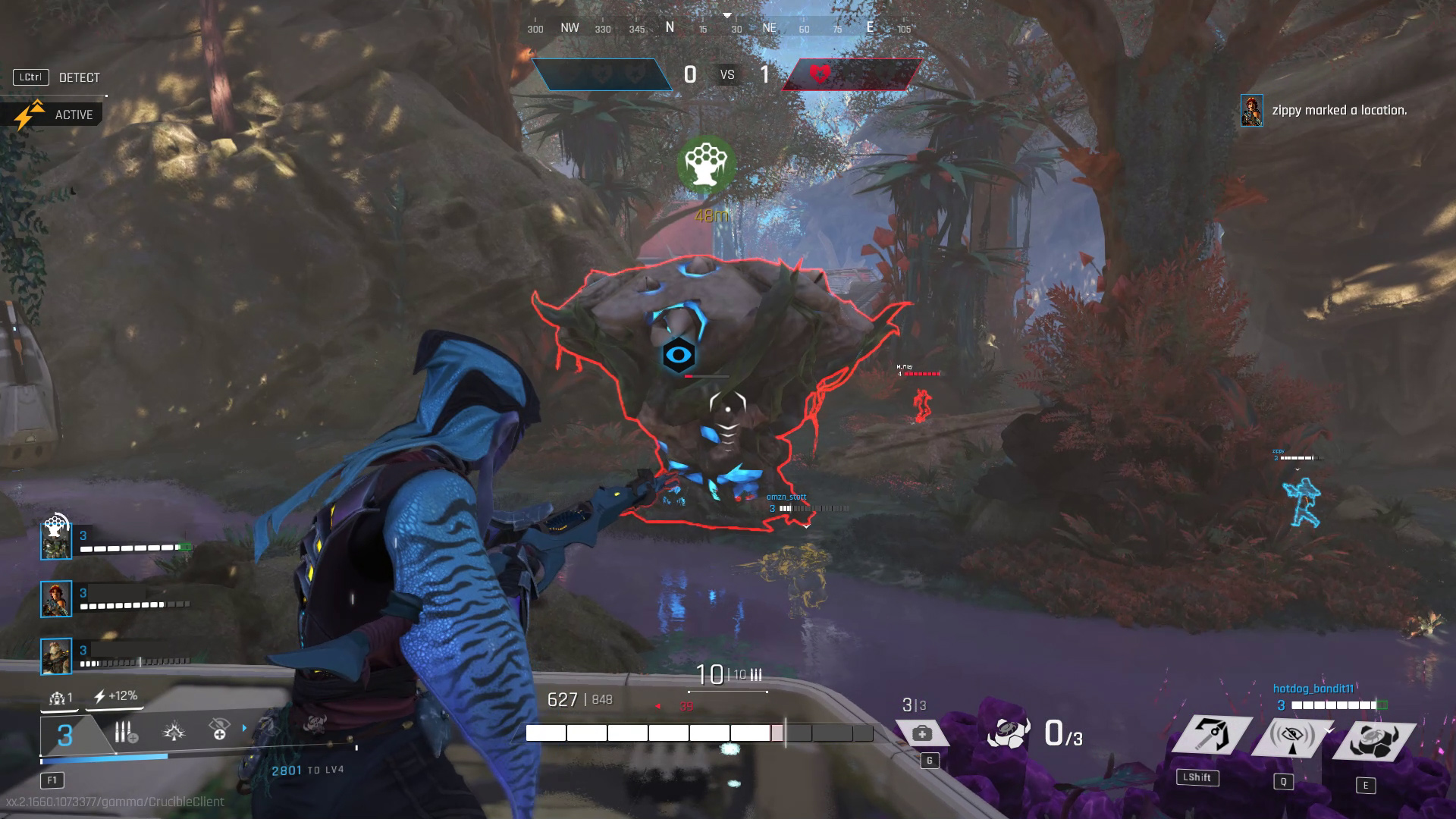The height and width of the screenshot is (819, 1456).
Task: Select the spider mine counter icon
Action: pos(1009,733)
